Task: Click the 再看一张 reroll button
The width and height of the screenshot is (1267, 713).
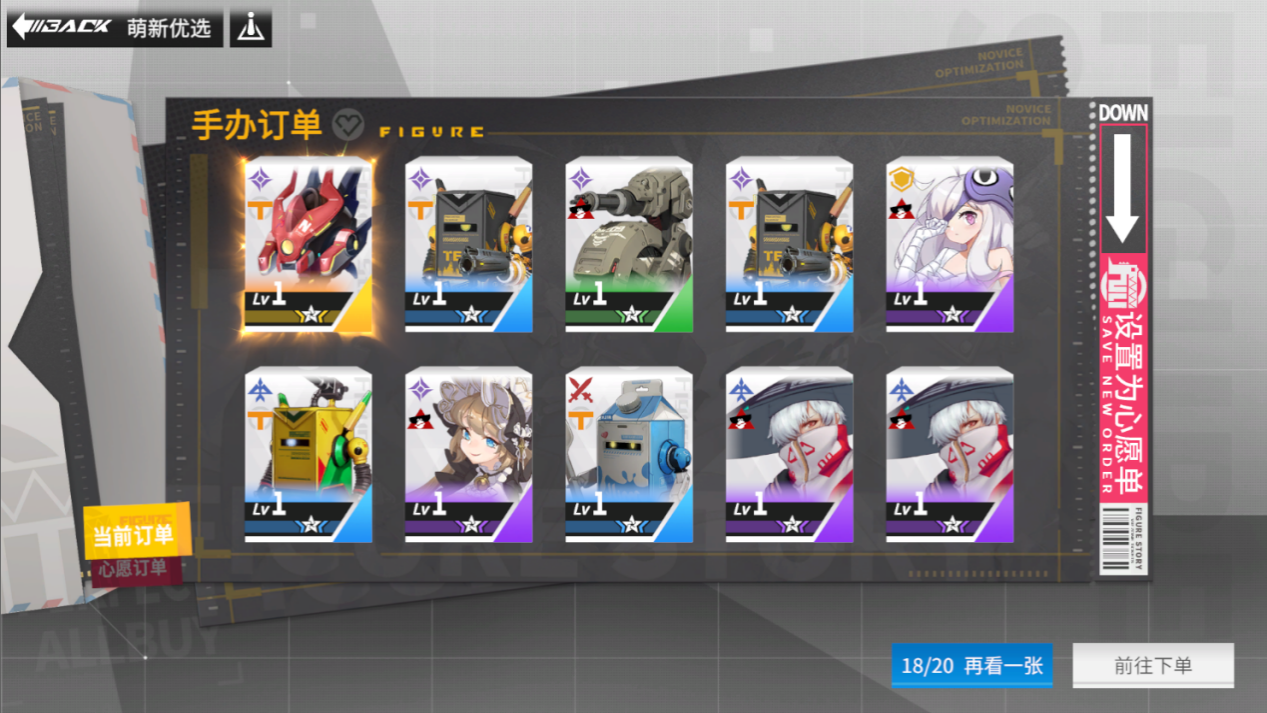Action: (971, 665)
